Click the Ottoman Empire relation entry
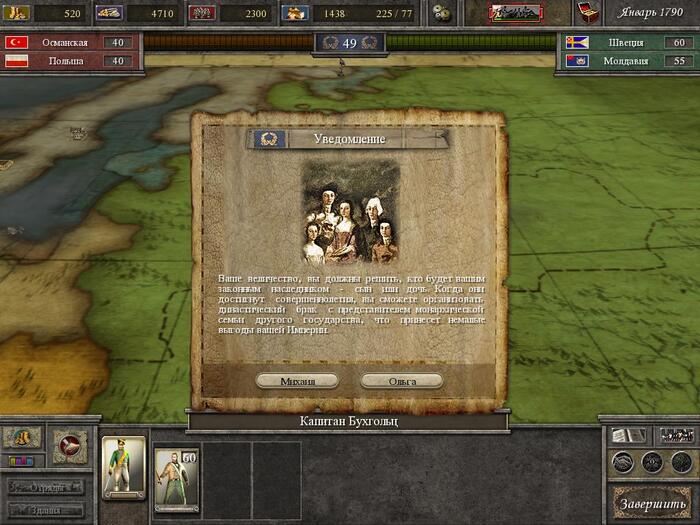Screen dimensions: 700x525 tap(70, 43)
